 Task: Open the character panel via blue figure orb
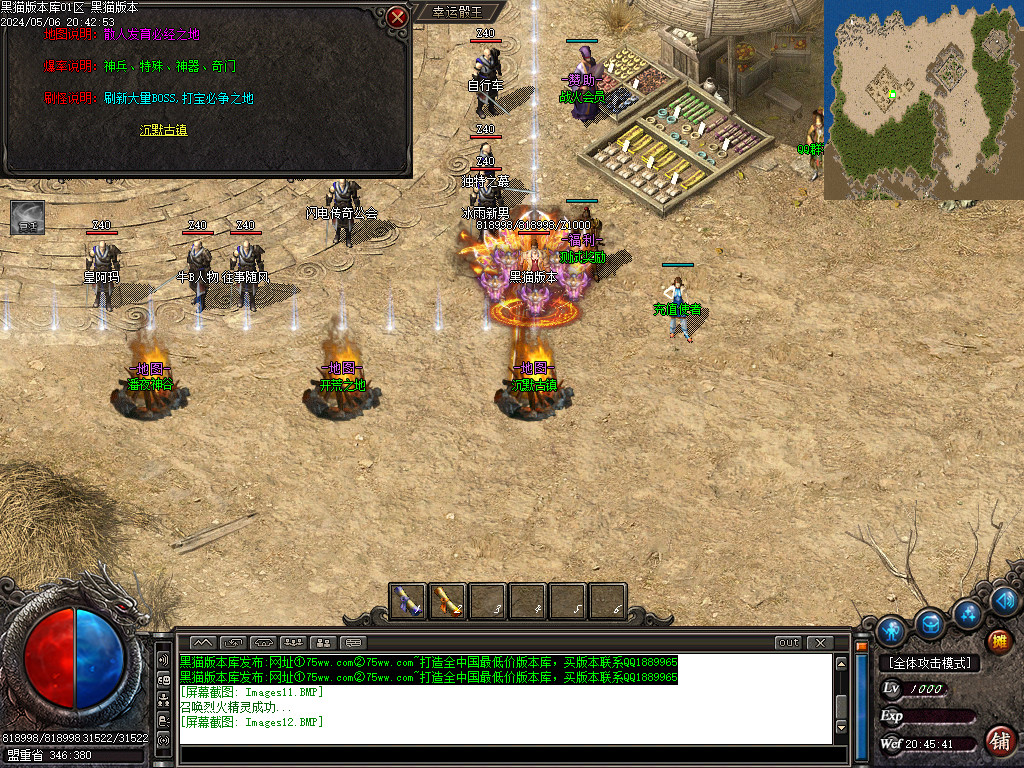click(x=891, y=631)
